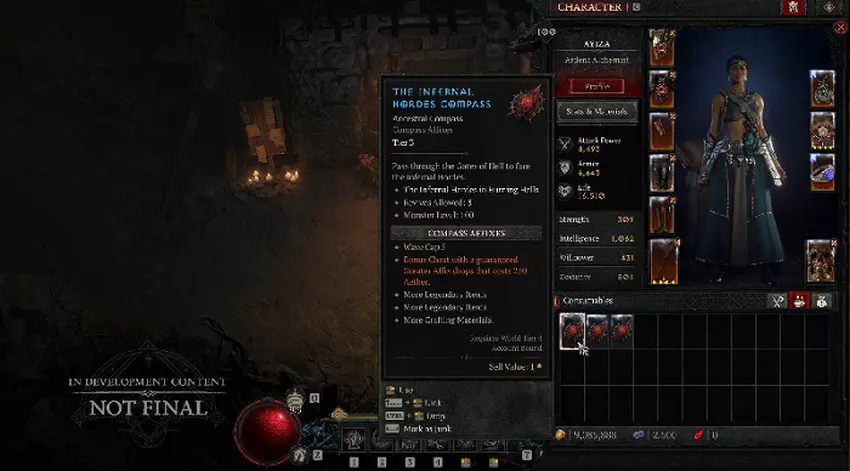Activate the first skill on the hotbar

coord(353,438)
